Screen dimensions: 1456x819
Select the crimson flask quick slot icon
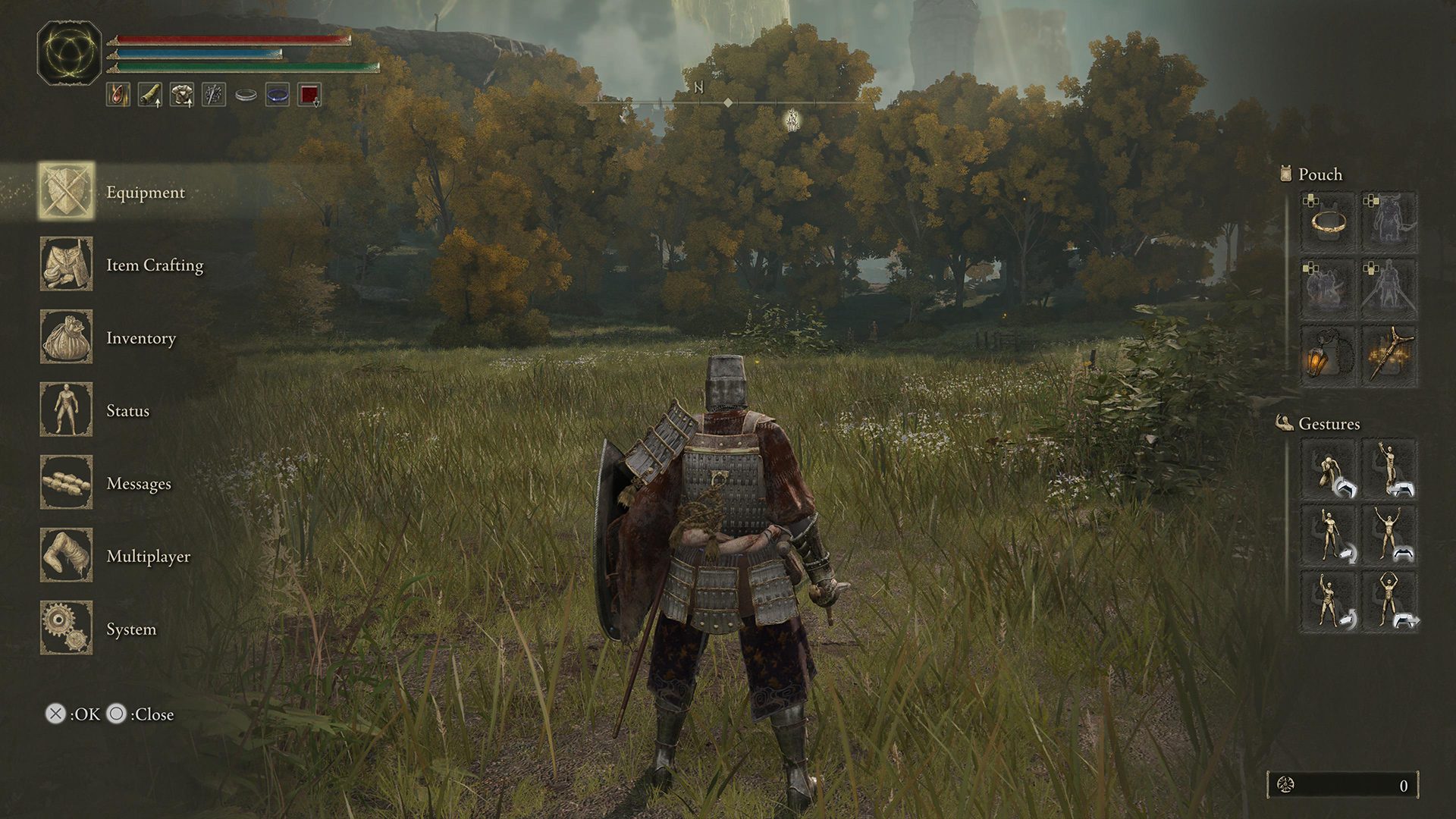pyautogui.click(x=118, y=95)
